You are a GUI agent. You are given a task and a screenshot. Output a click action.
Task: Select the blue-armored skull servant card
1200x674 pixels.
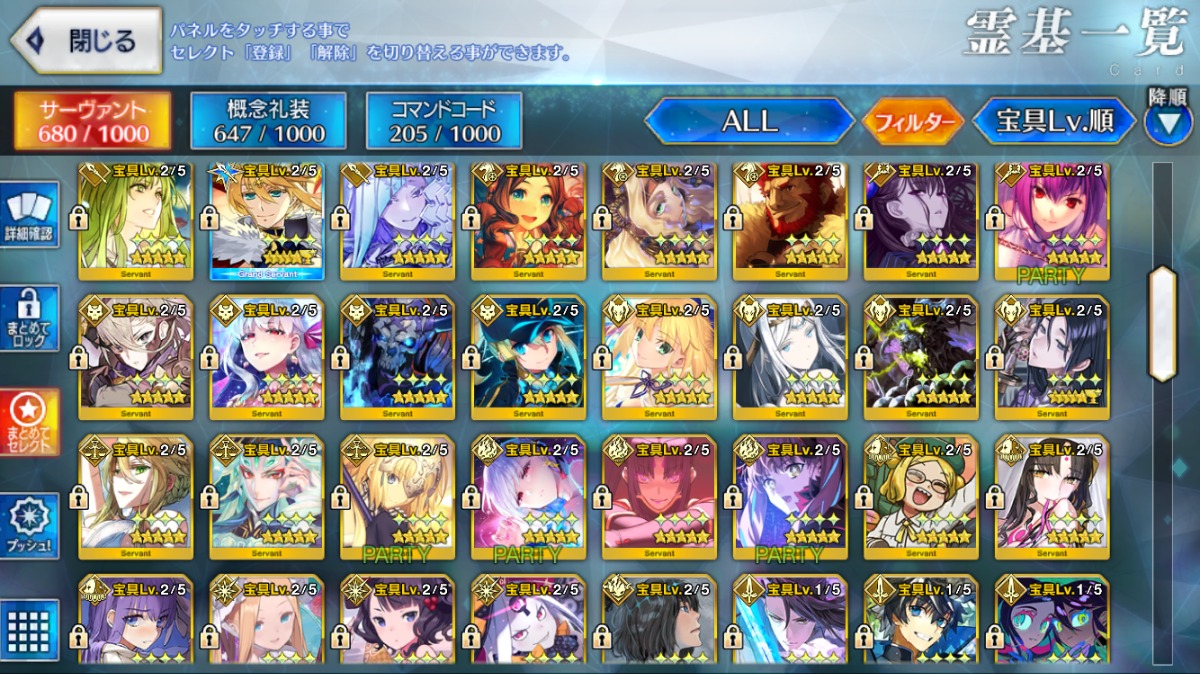(397, 358)
